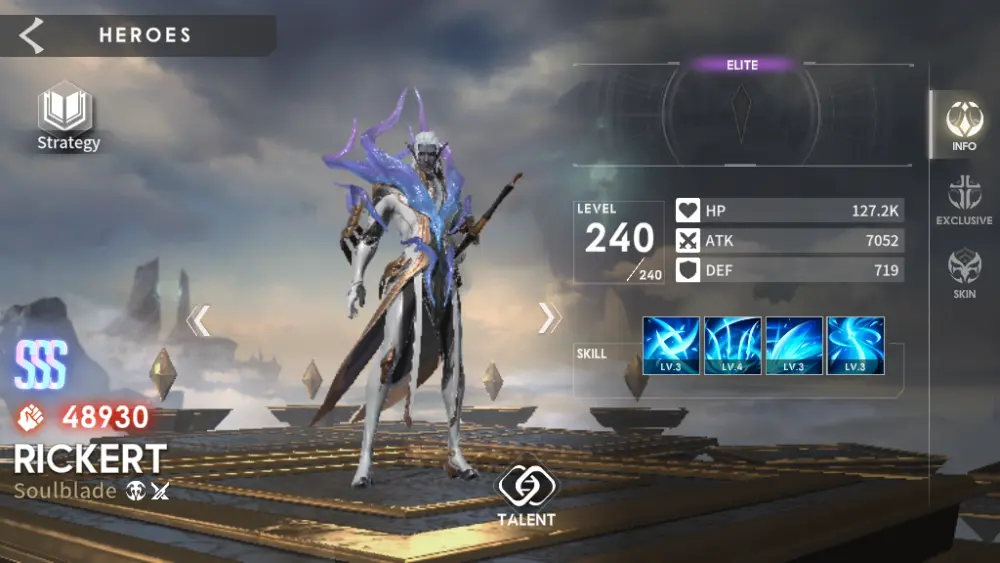Select the first skill icon at LV.3

coord(671,346)
